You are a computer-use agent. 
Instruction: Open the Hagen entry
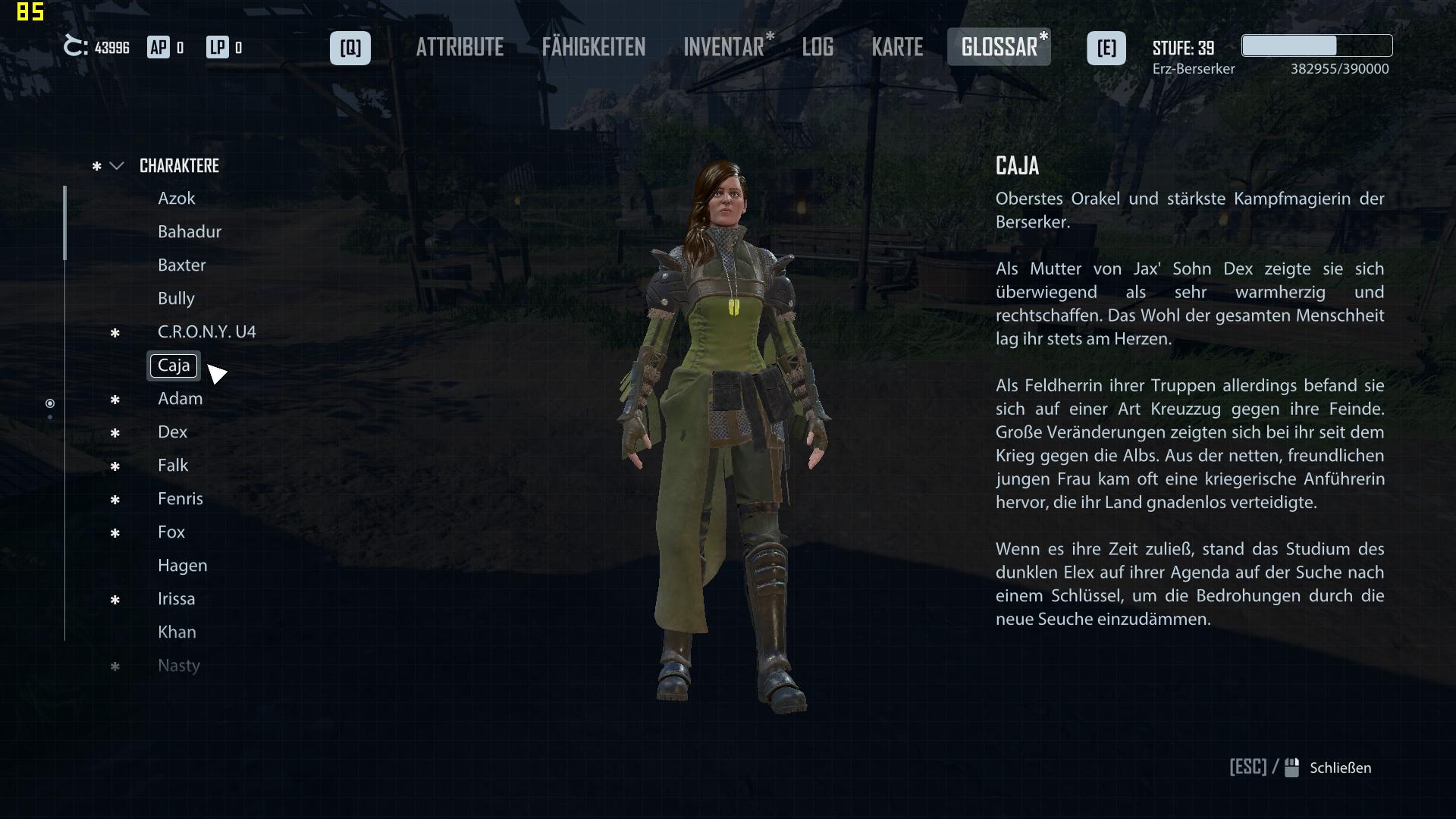(182, 566)
